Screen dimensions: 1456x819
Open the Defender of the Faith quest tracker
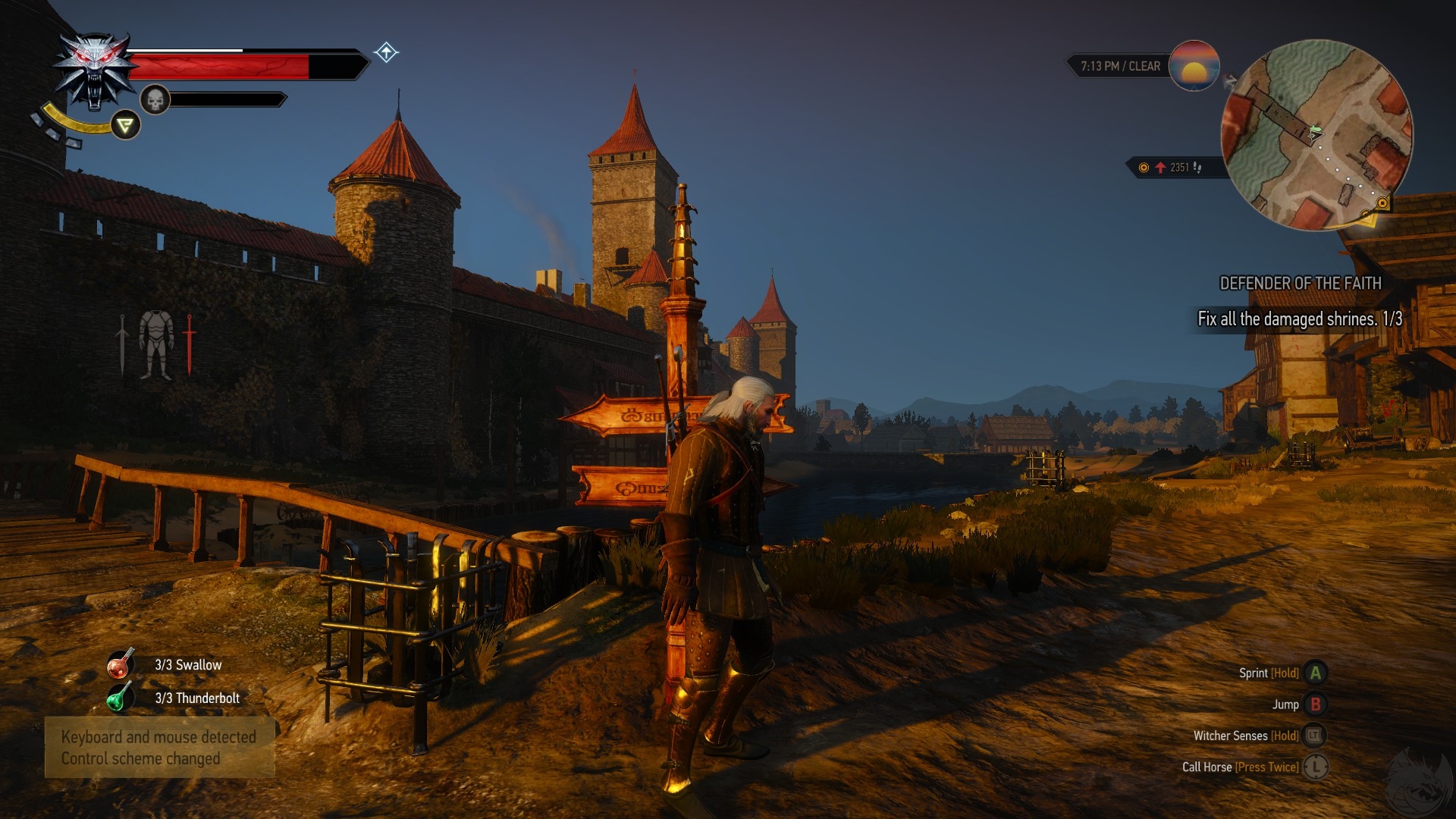coord(1300,284)
